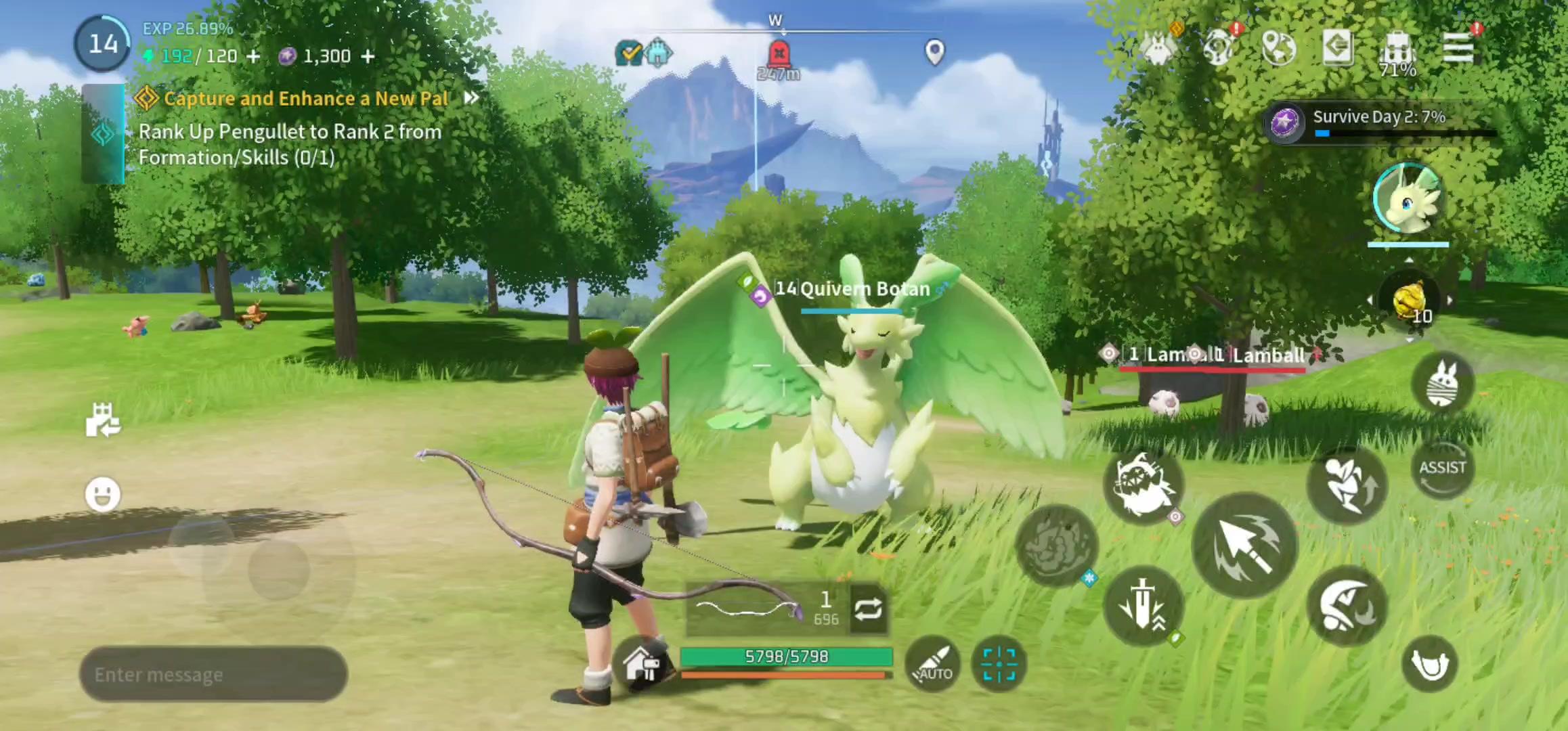
Task: Toggle AUTO ammo firing
Action: 934,664
